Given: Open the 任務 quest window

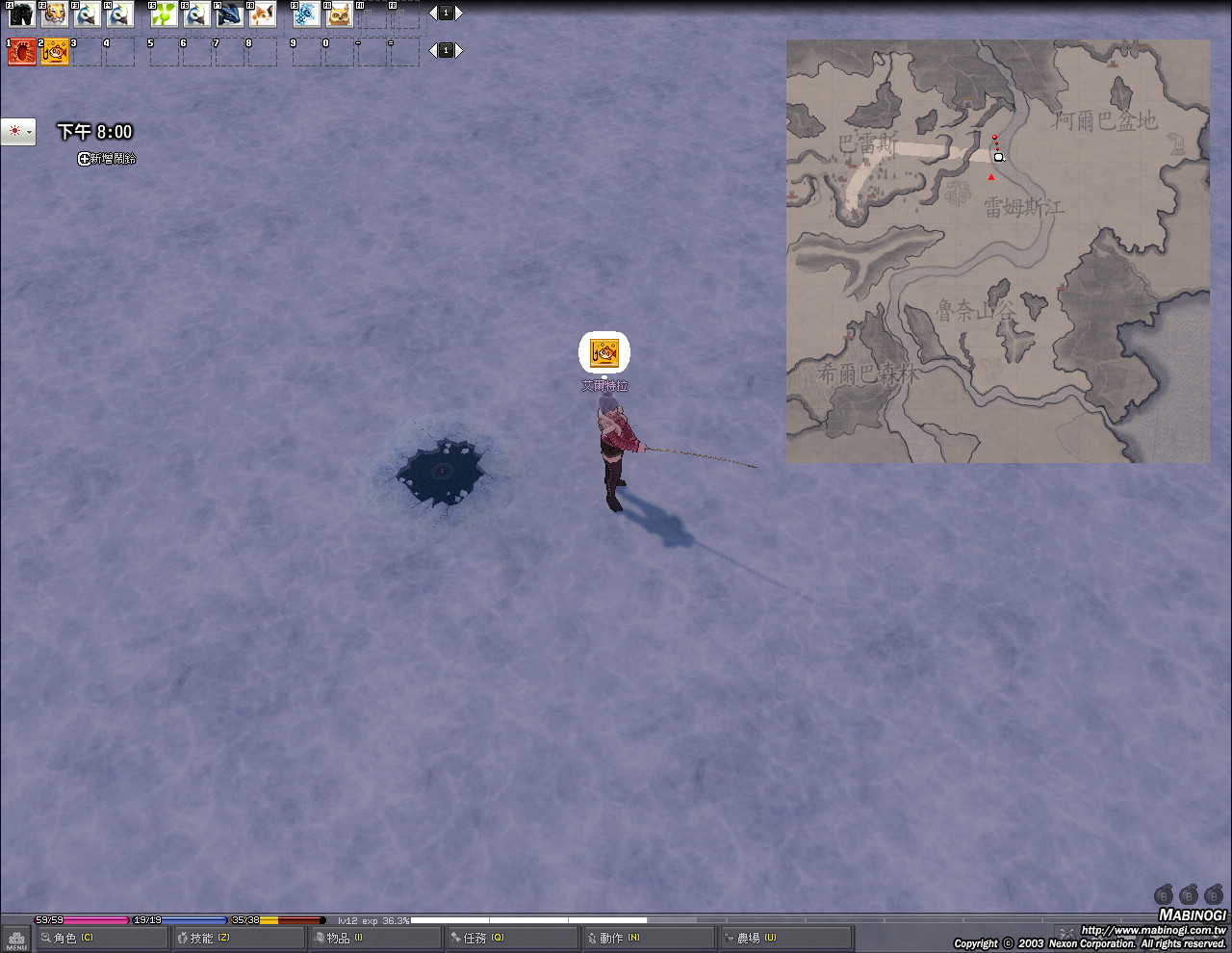Looking at the screenshot, I should point(477,938).
